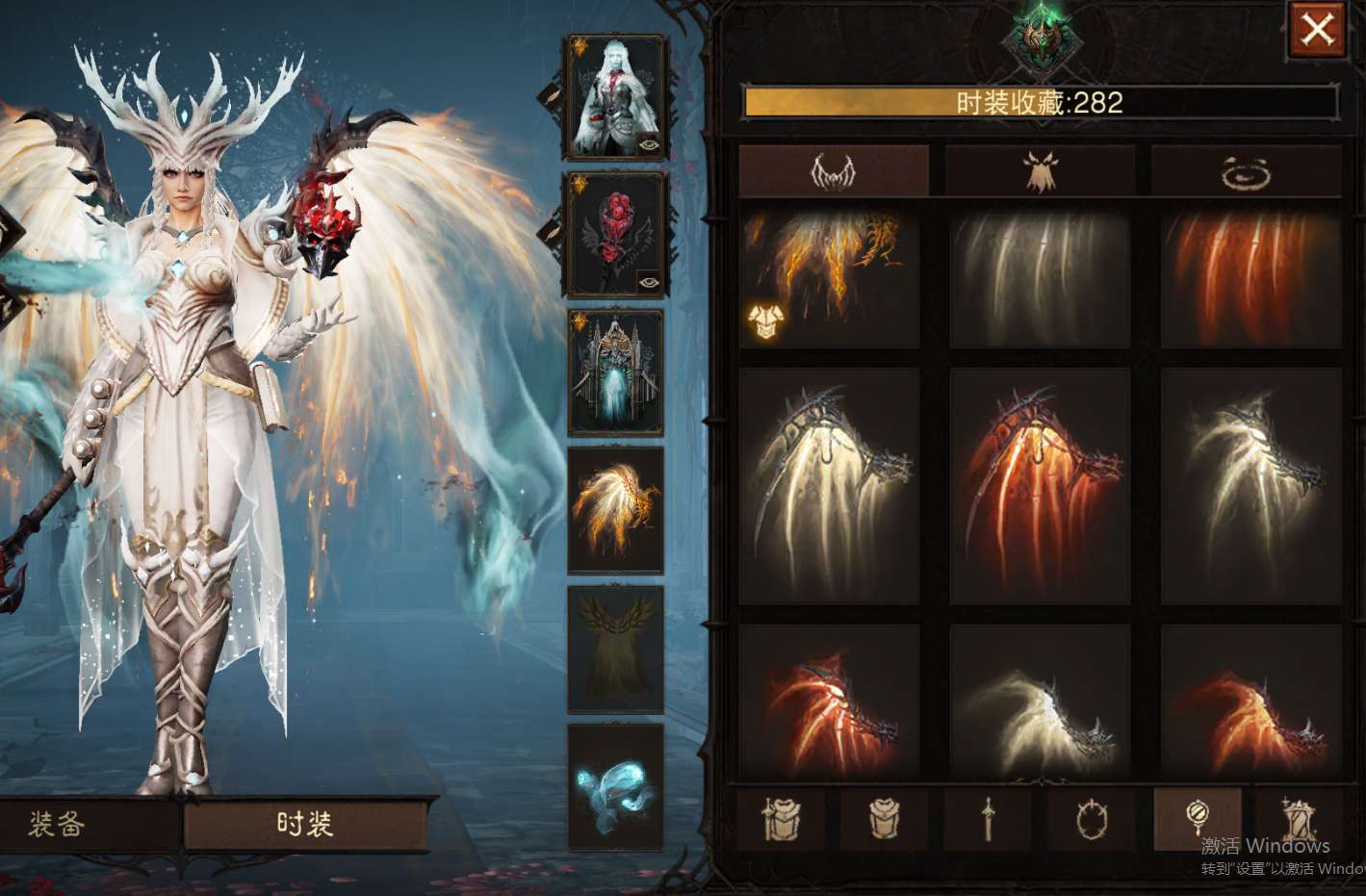Select the orange wings equipped slot

(616, 510)
